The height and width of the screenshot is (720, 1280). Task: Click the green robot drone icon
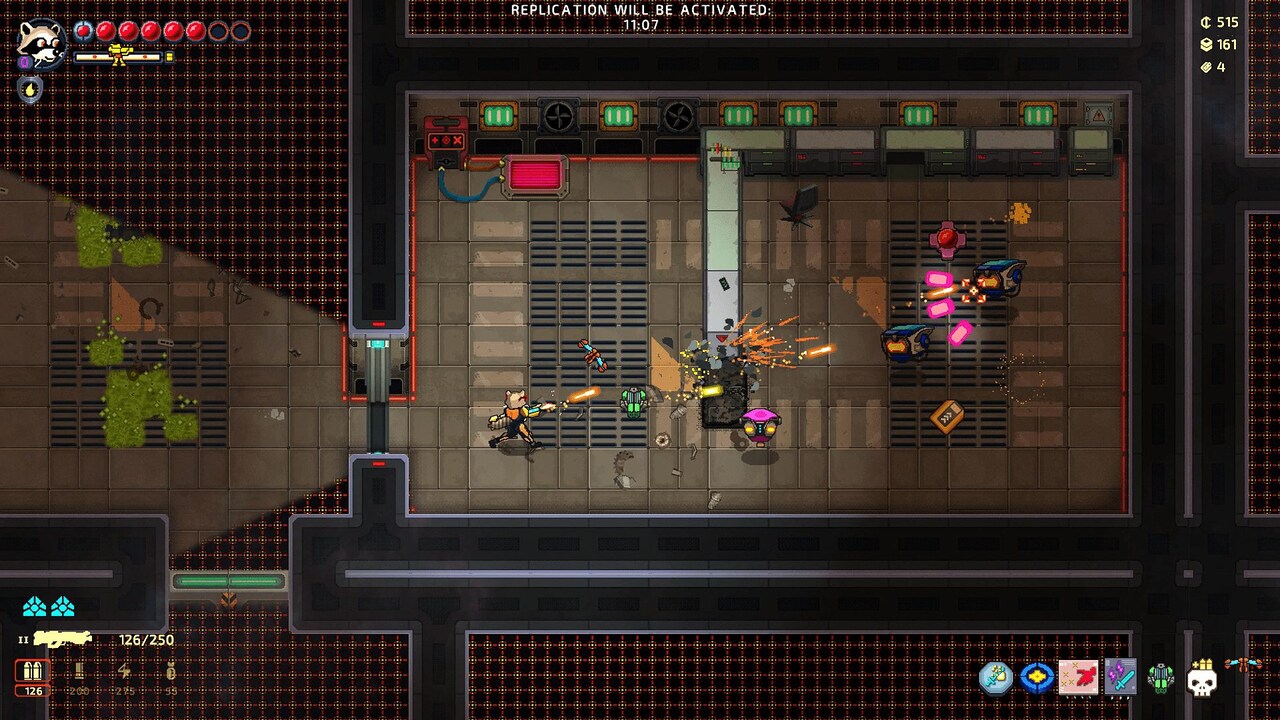(x=1160, y=678)
